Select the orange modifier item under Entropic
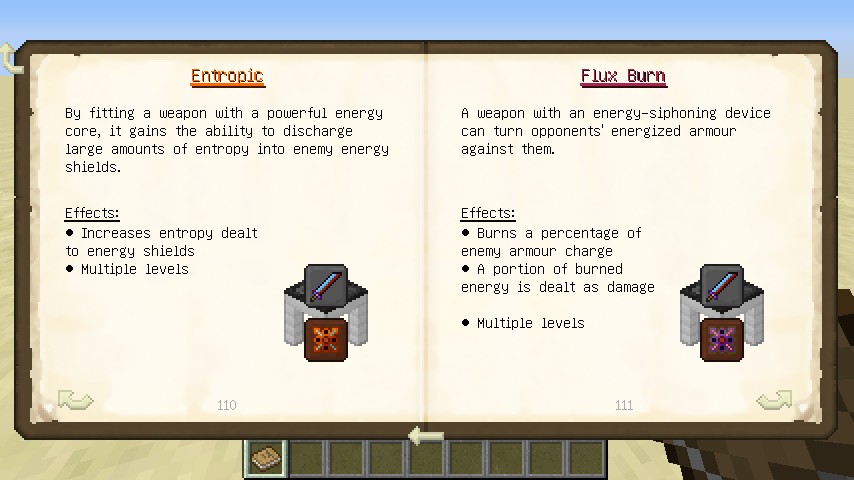 tap(325, 340)
